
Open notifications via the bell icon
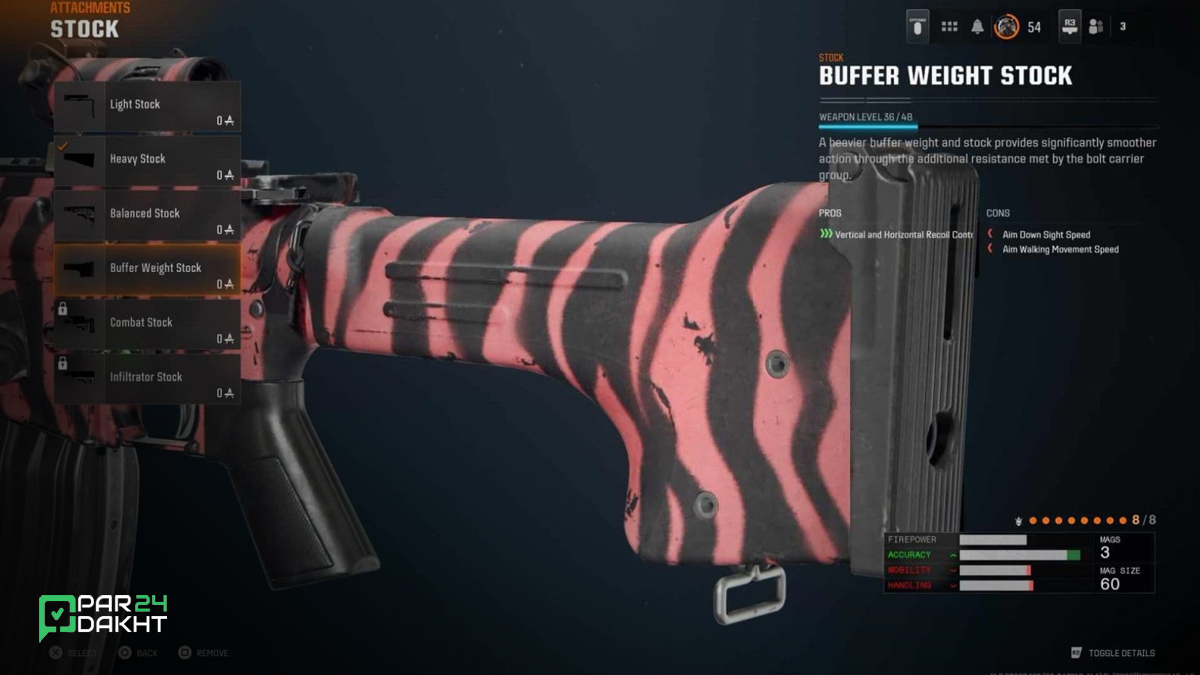click(x=977, y=27)
